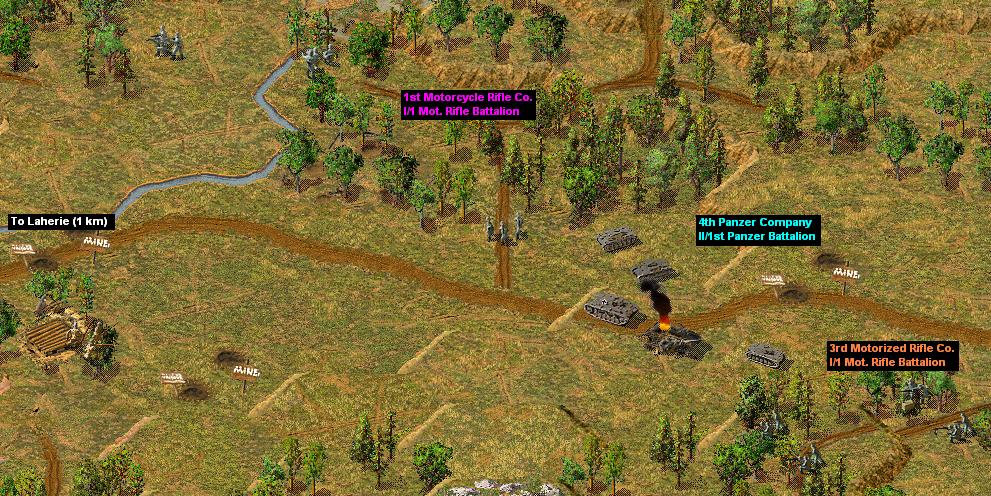The height and width of the screenshot is (496, 991).
Task: Click the 4th Panzer Company label
Action: tap(757, 229)
